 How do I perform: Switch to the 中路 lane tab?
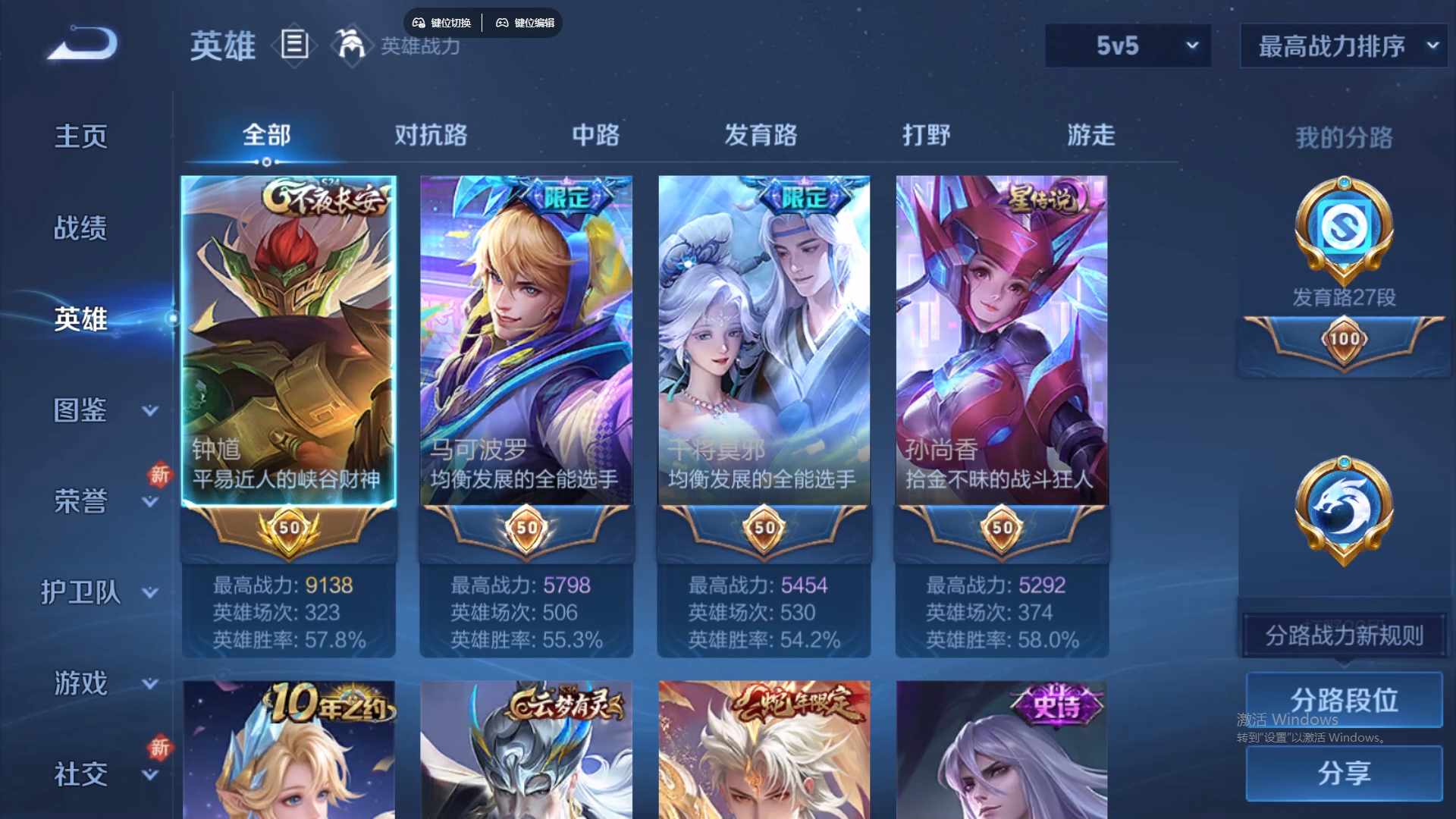pyautogui.click(x=595, y=135)
